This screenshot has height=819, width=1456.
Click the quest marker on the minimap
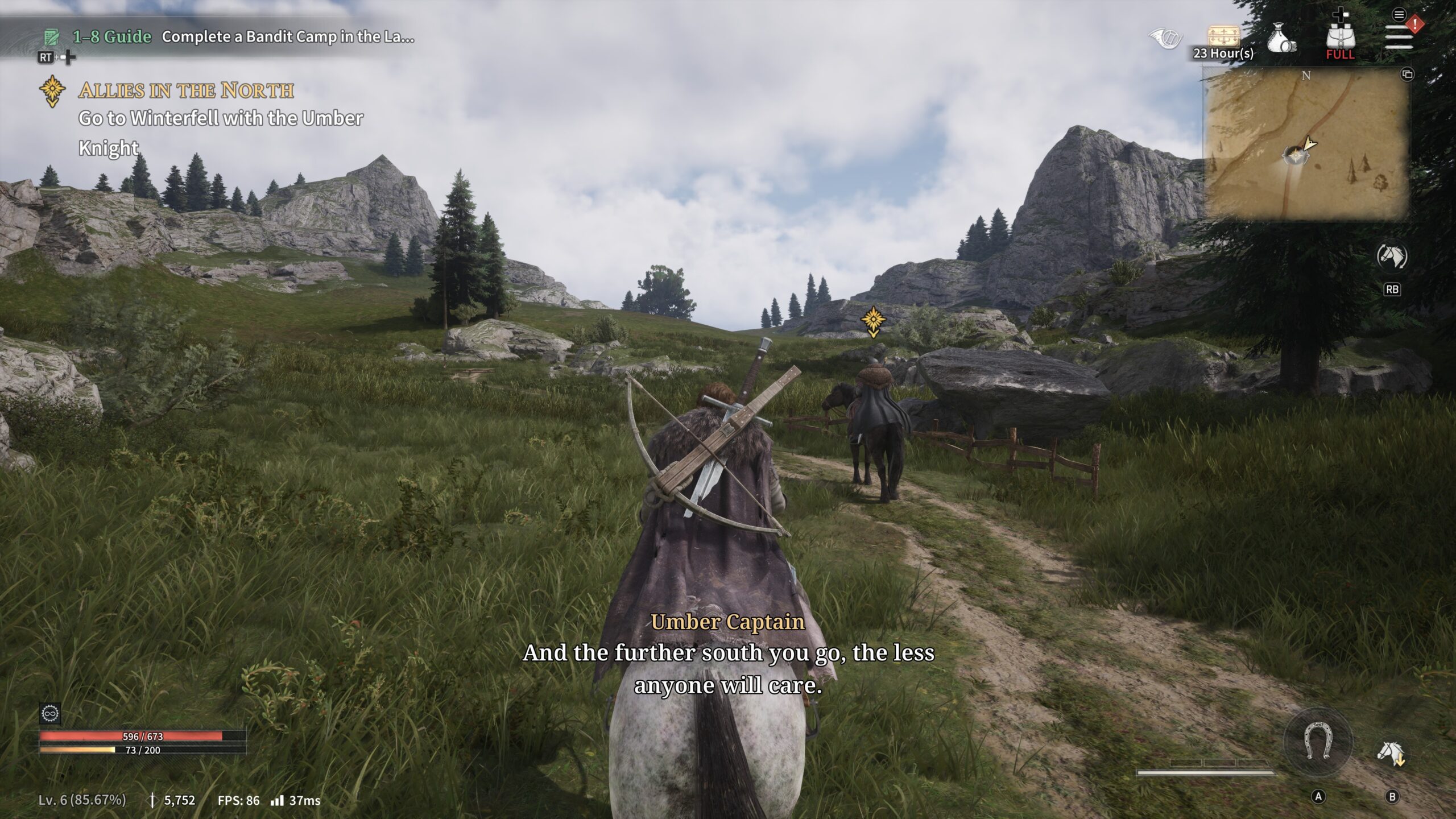click(1295, 155)
